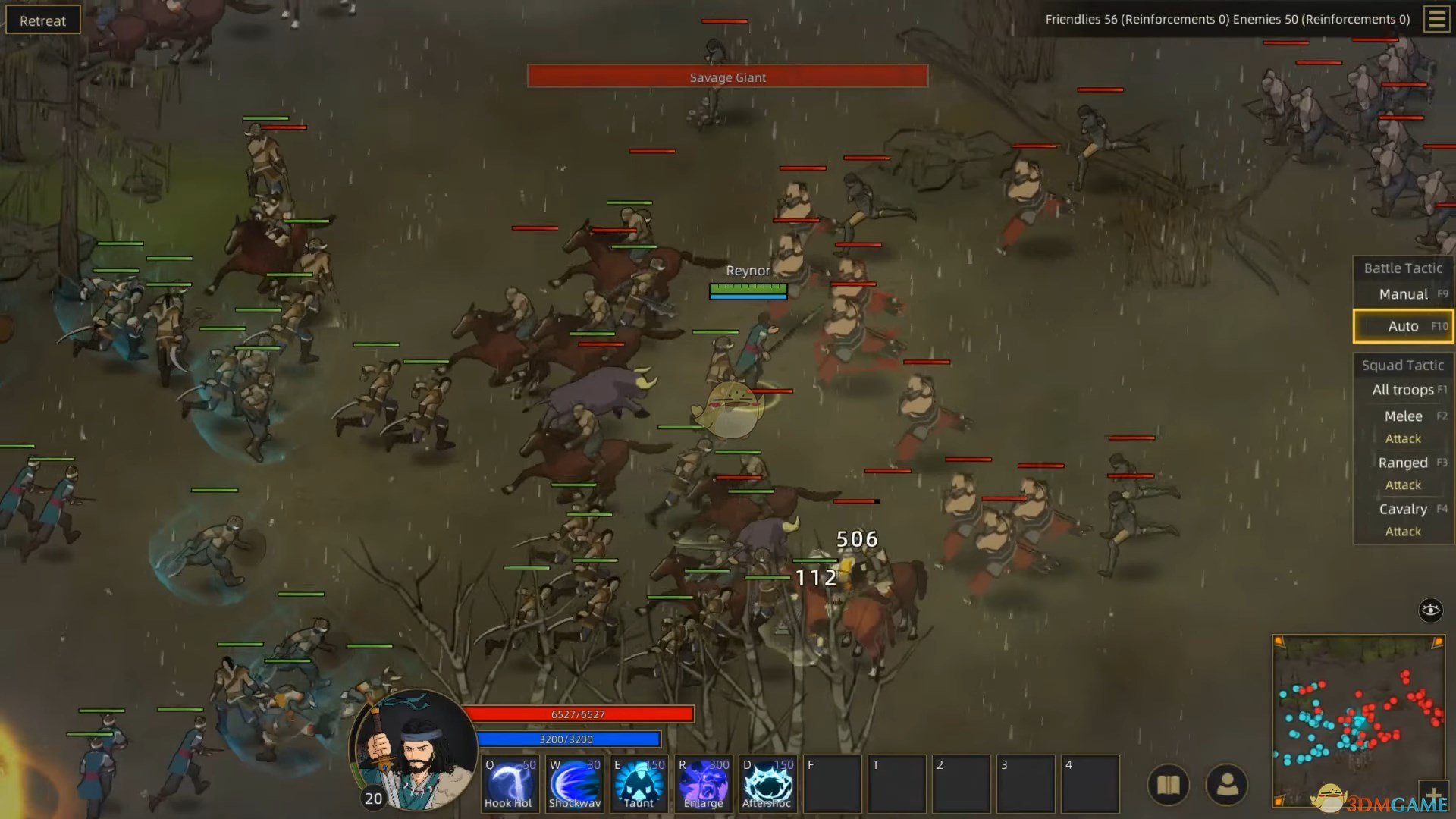Select the hero portrait

coord(413,749)
